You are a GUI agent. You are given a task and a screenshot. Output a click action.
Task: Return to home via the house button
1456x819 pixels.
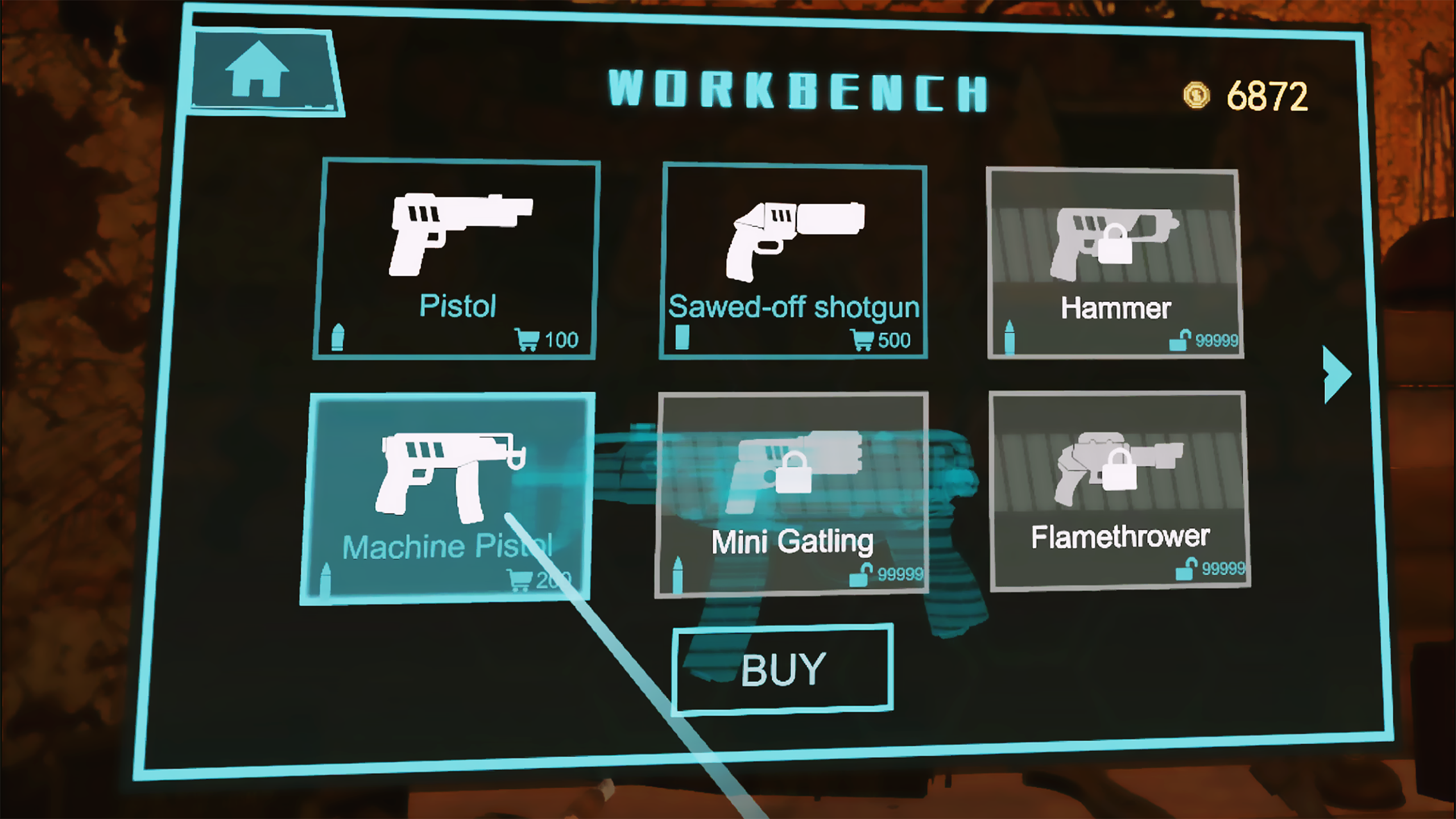point(259,71)
